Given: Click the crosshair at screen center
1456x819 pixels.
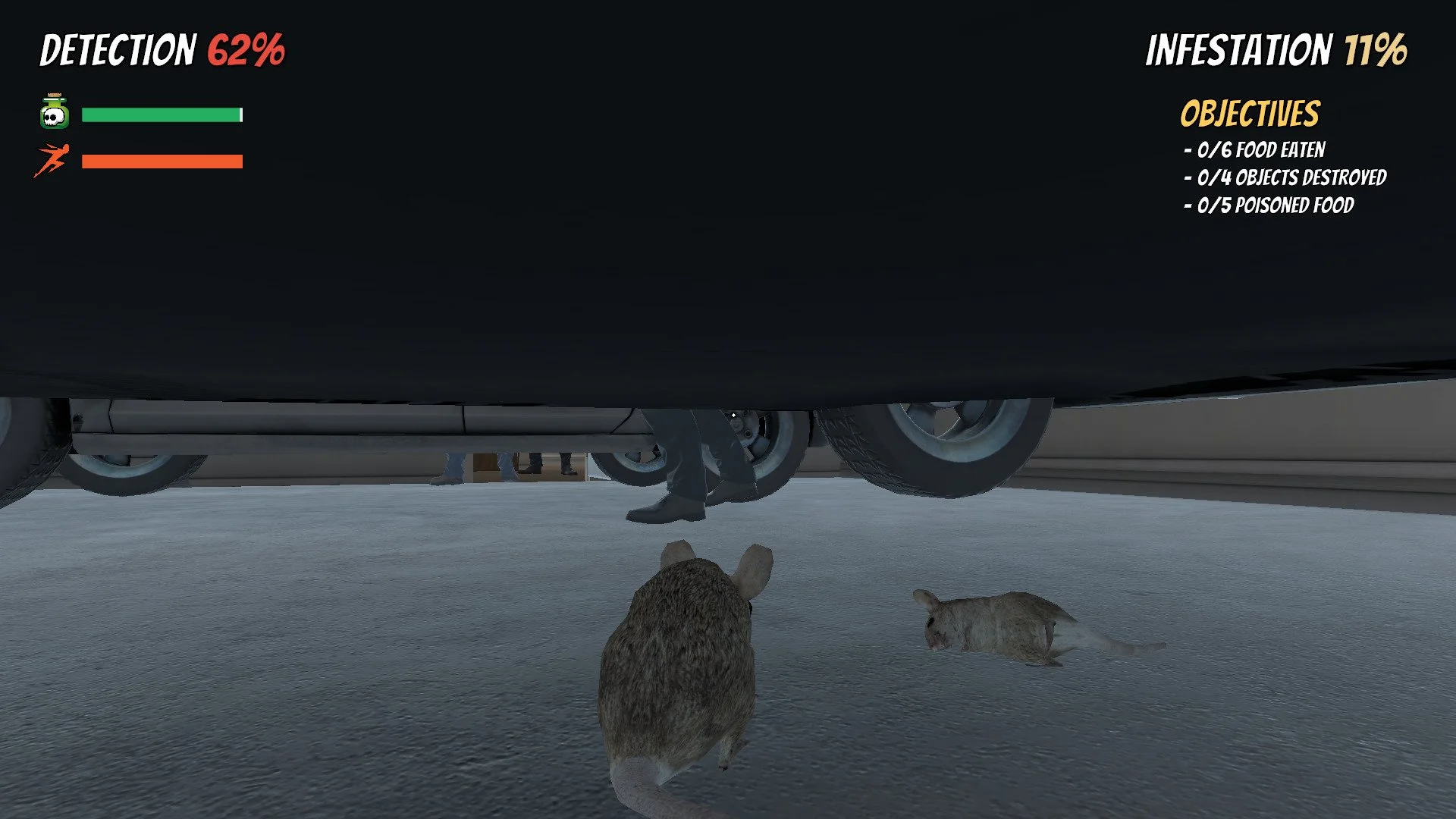Looking at the screenshot, I should 733,414.
